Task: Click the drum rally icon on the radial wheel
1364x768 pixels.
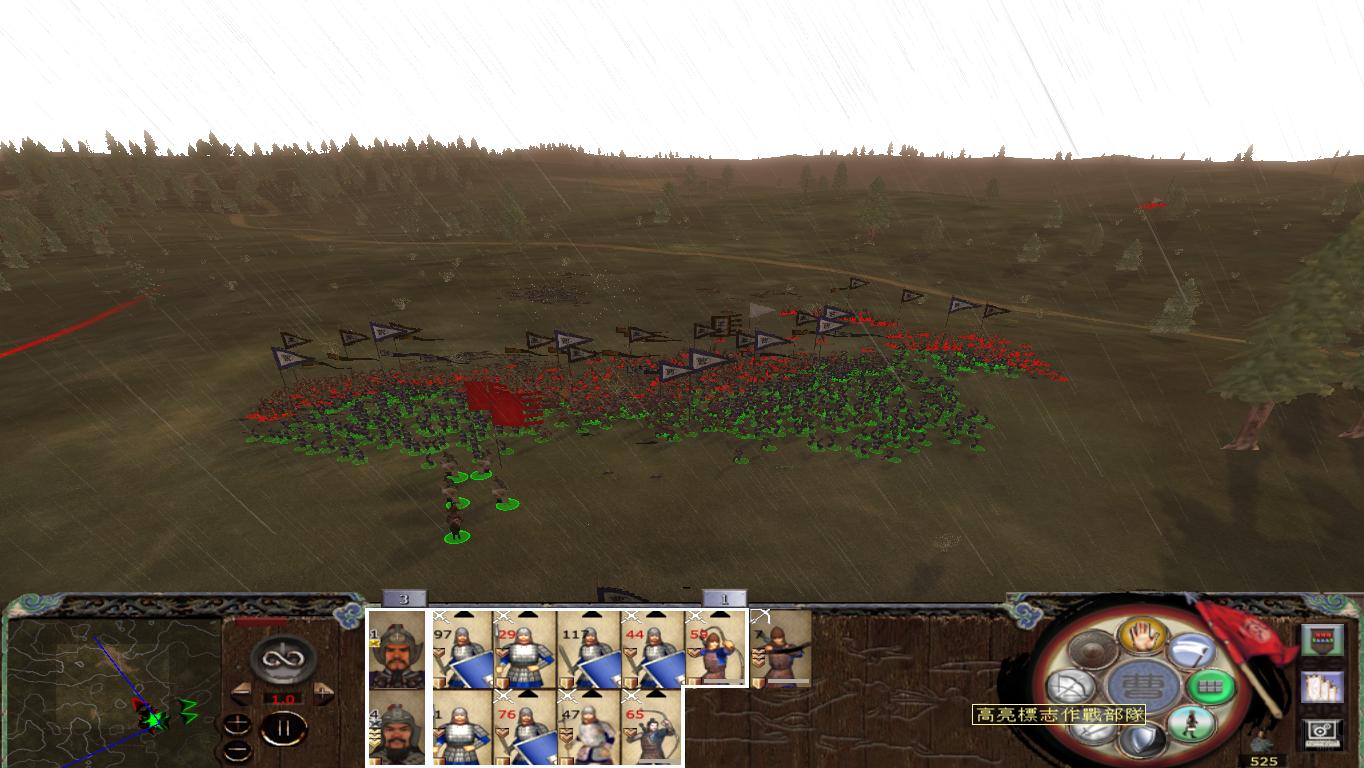Action: click(x=1090, y=649)
